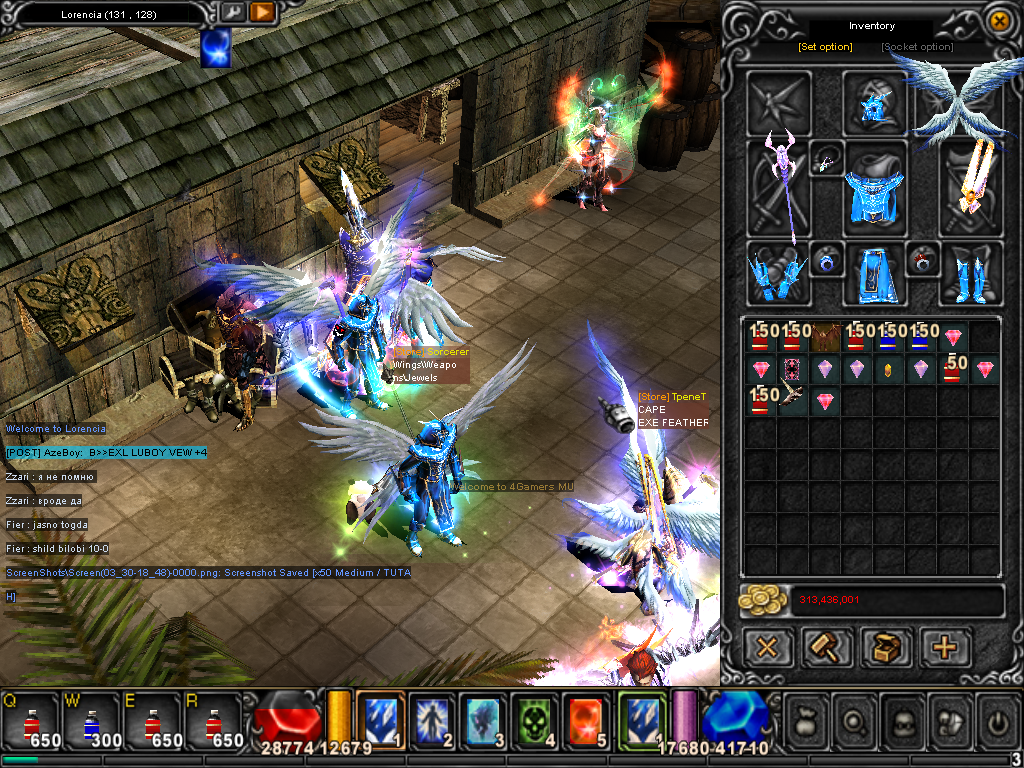This screenshot has width=1024, height=768.
Task: Click the plus button in inventory
Action: [x=944, y=647]
